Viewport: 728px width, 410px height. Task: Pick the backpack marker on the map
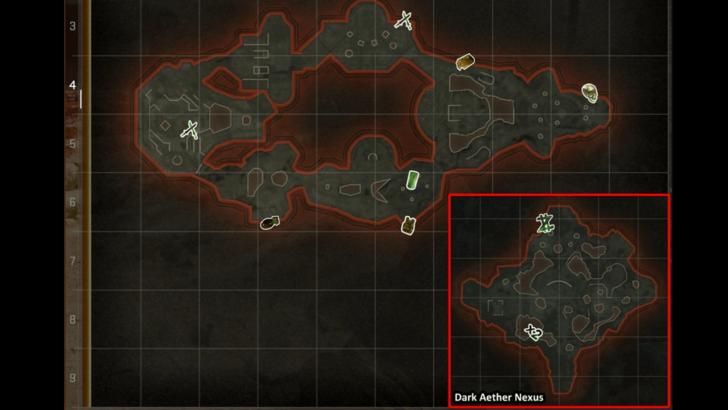click(408, 225)
